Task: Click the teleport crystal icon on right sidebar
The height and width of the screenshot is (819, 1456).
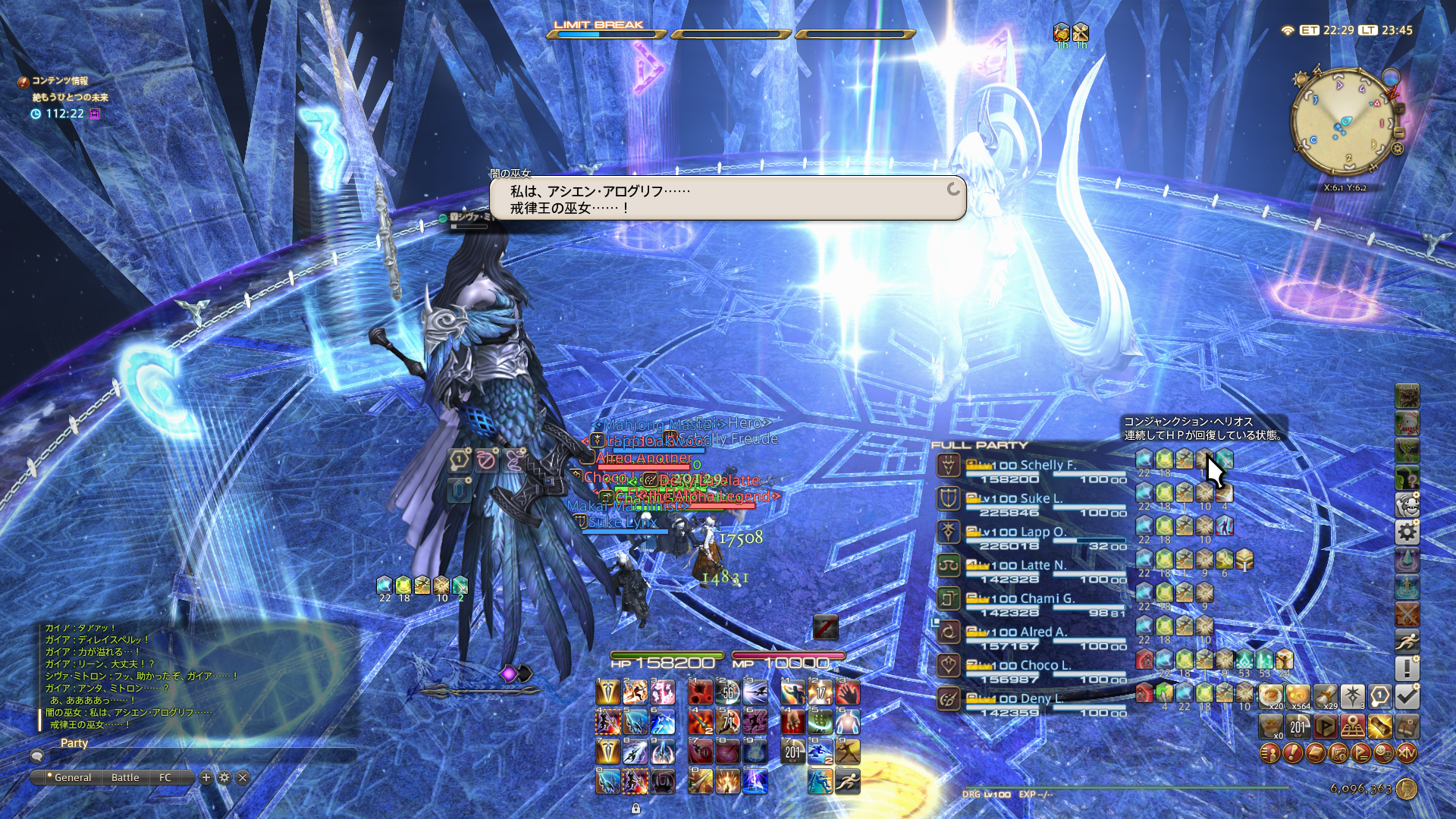Action: click(x=1408, y=558)
